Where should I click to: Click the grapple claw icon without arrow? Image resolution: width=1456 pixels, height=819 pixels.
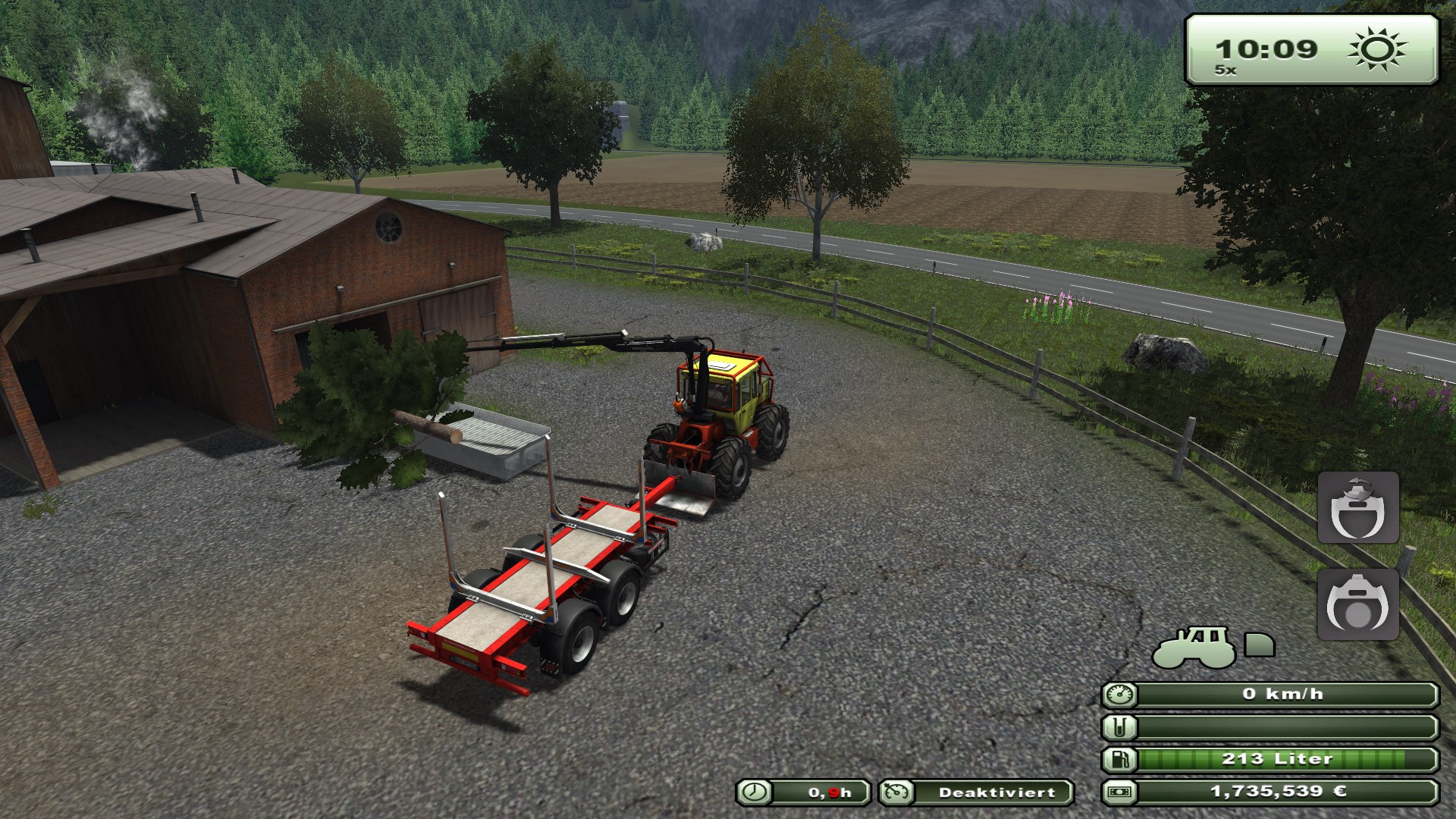click(x=1357, y=604)
